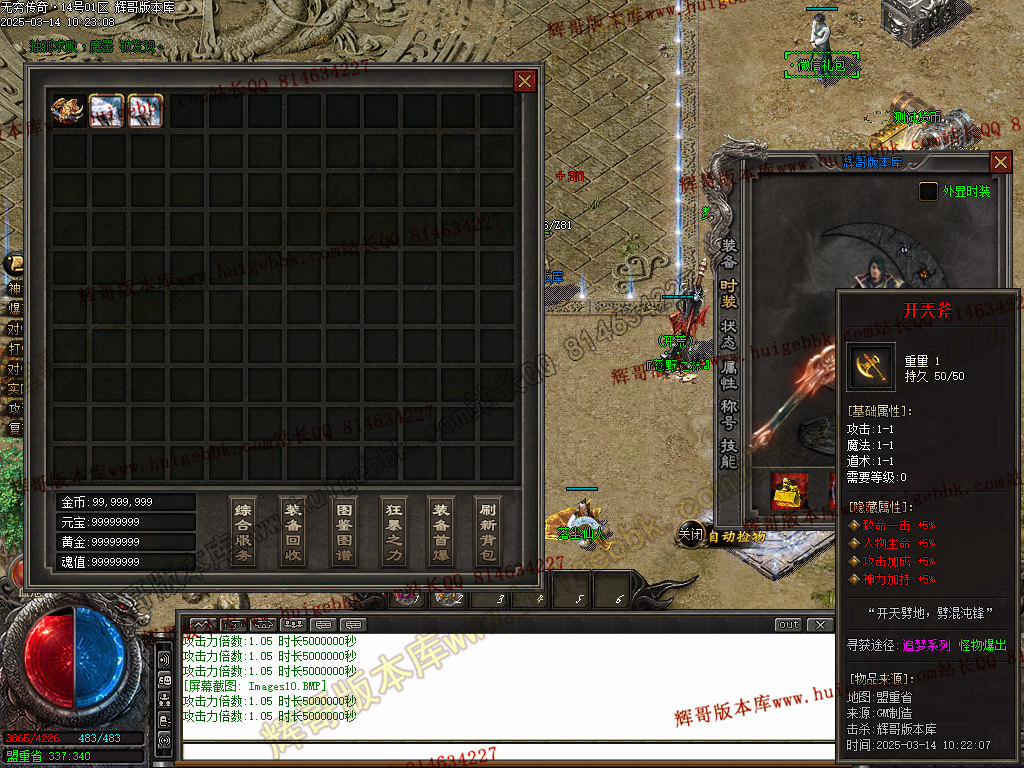The width and height of the screenshot is (1024, 768).
Task: Close the chat window with its X button
Action: click(820, 625)
